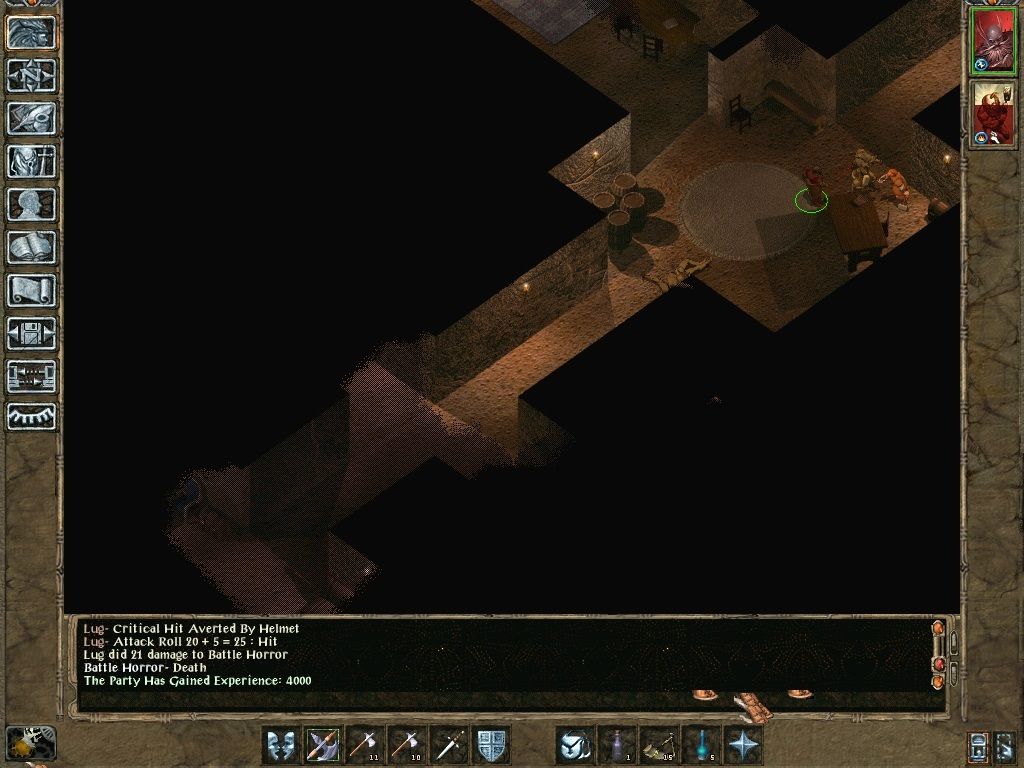Click the four-pointed star button

(743, 745)
